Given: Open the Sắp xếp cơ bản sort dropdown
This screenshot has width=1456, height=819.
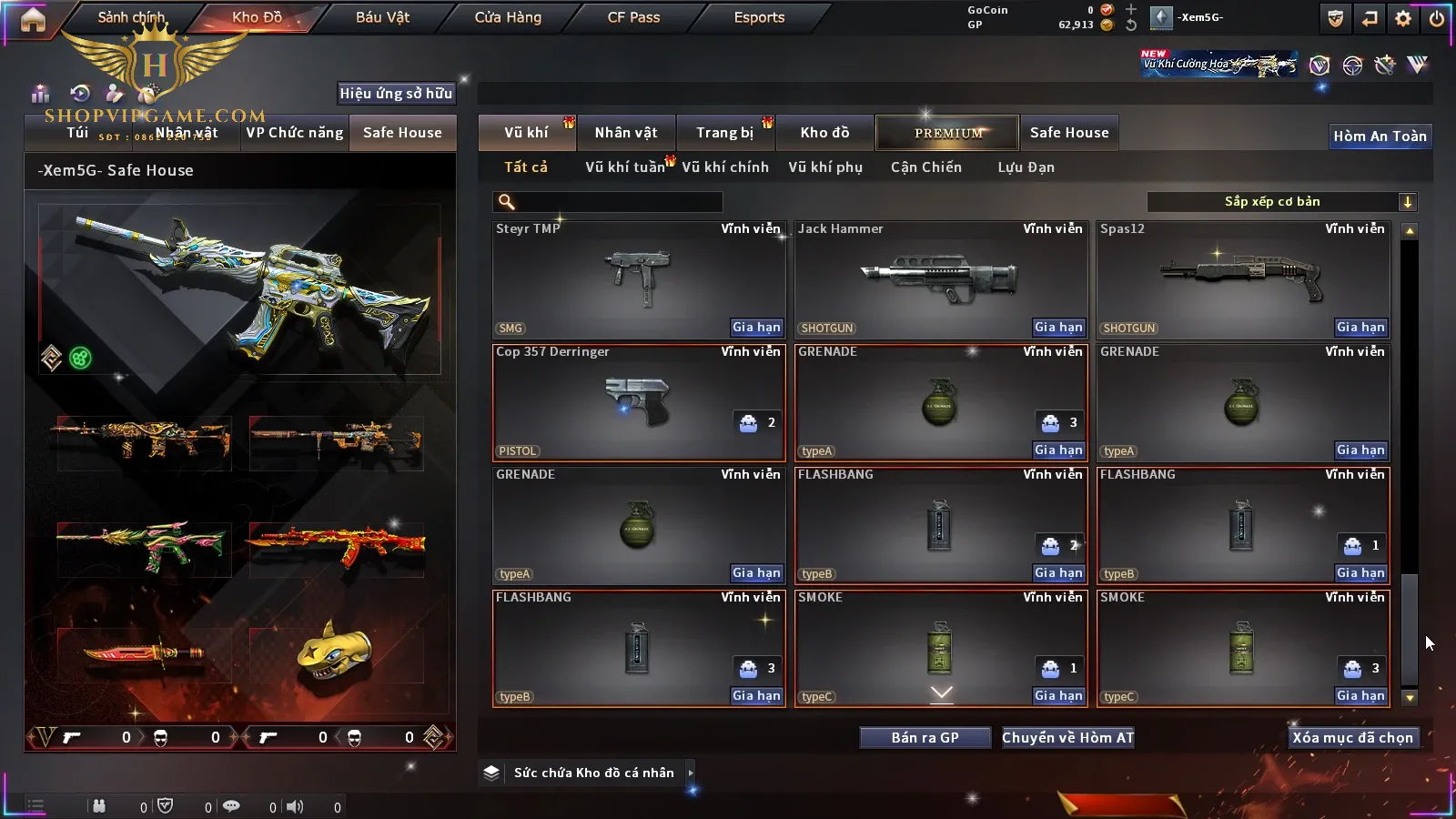Looking at the screenshot, I should 1281,202.
